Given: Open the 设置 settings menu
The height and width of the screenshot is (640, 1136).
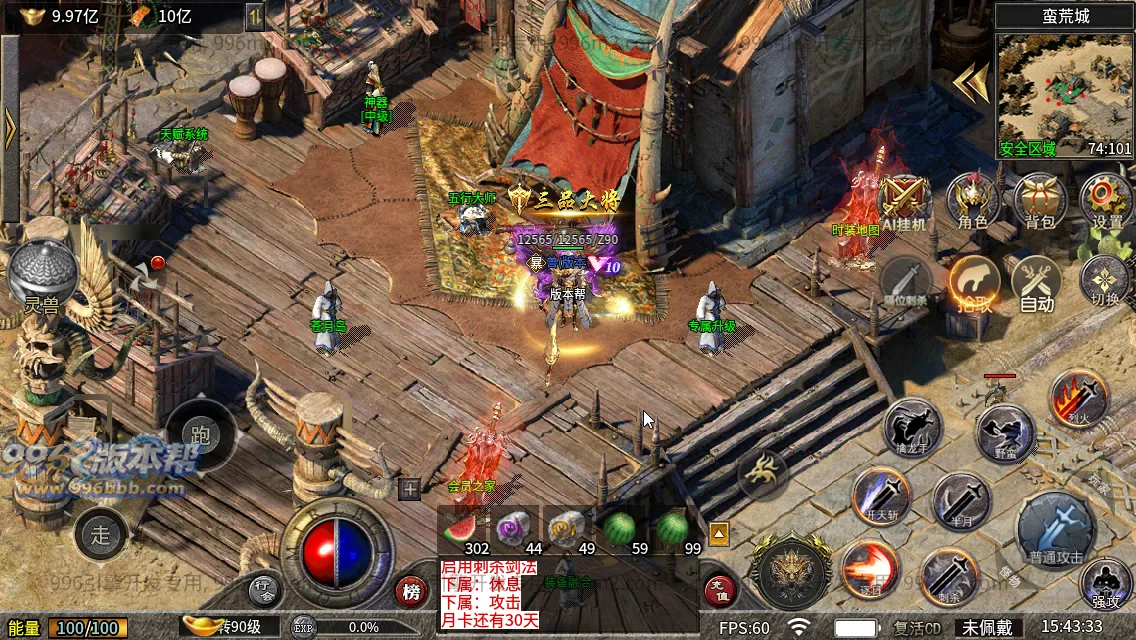Looking at the screenshot, I should click(1106, 200).
